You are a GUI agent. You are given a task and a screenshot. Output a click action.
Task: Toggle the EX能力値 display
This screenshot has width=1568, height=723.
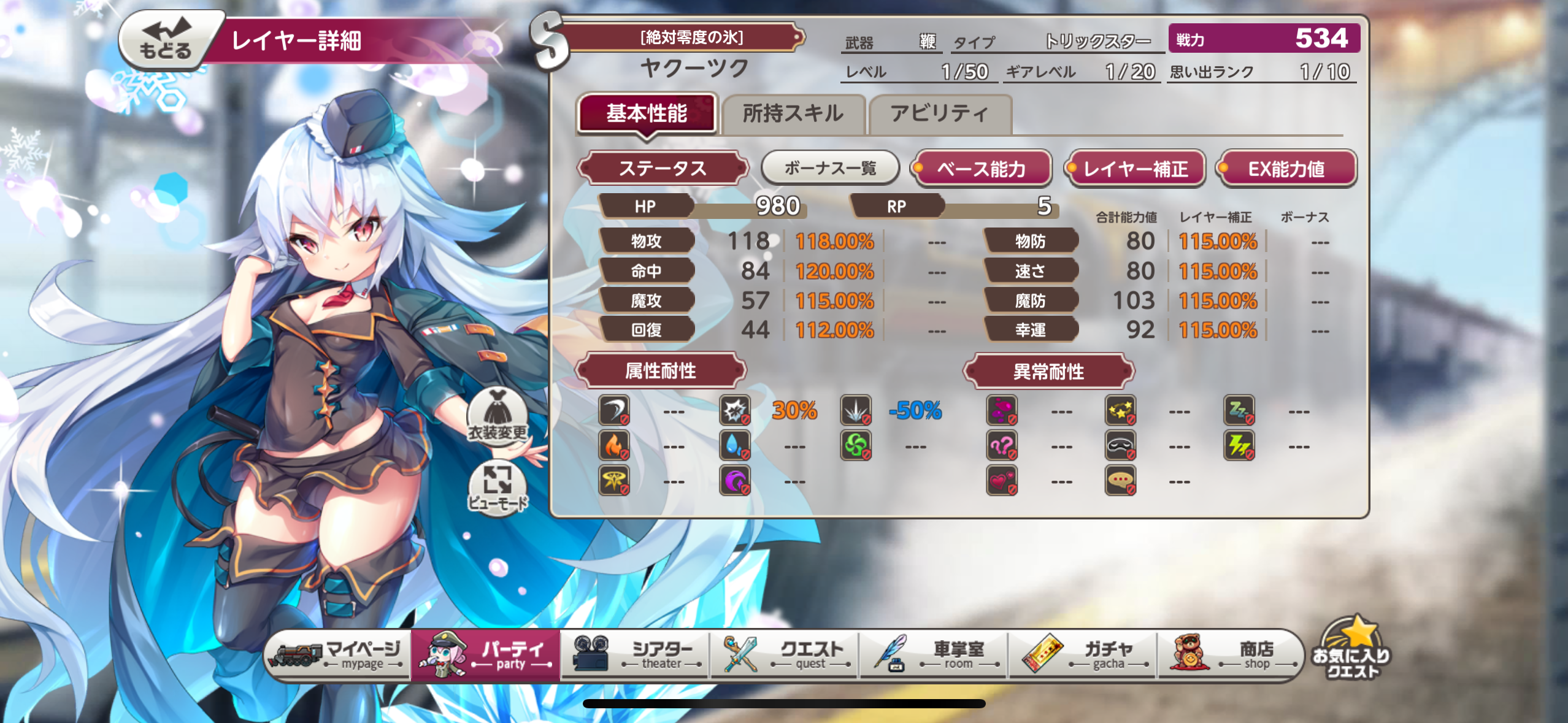pyautogui.click(x=1287, y=169)
